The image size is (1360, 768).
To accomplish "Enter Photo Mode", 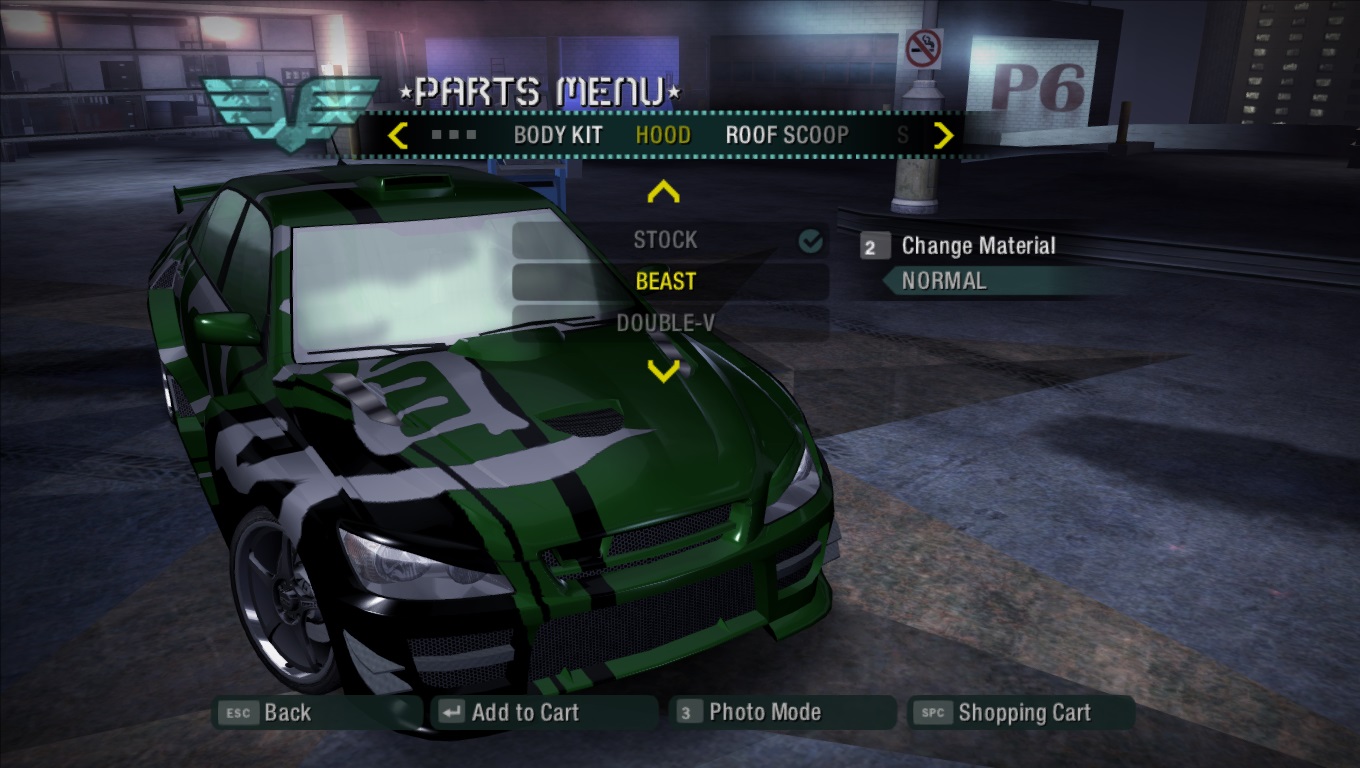I will 764,713.
